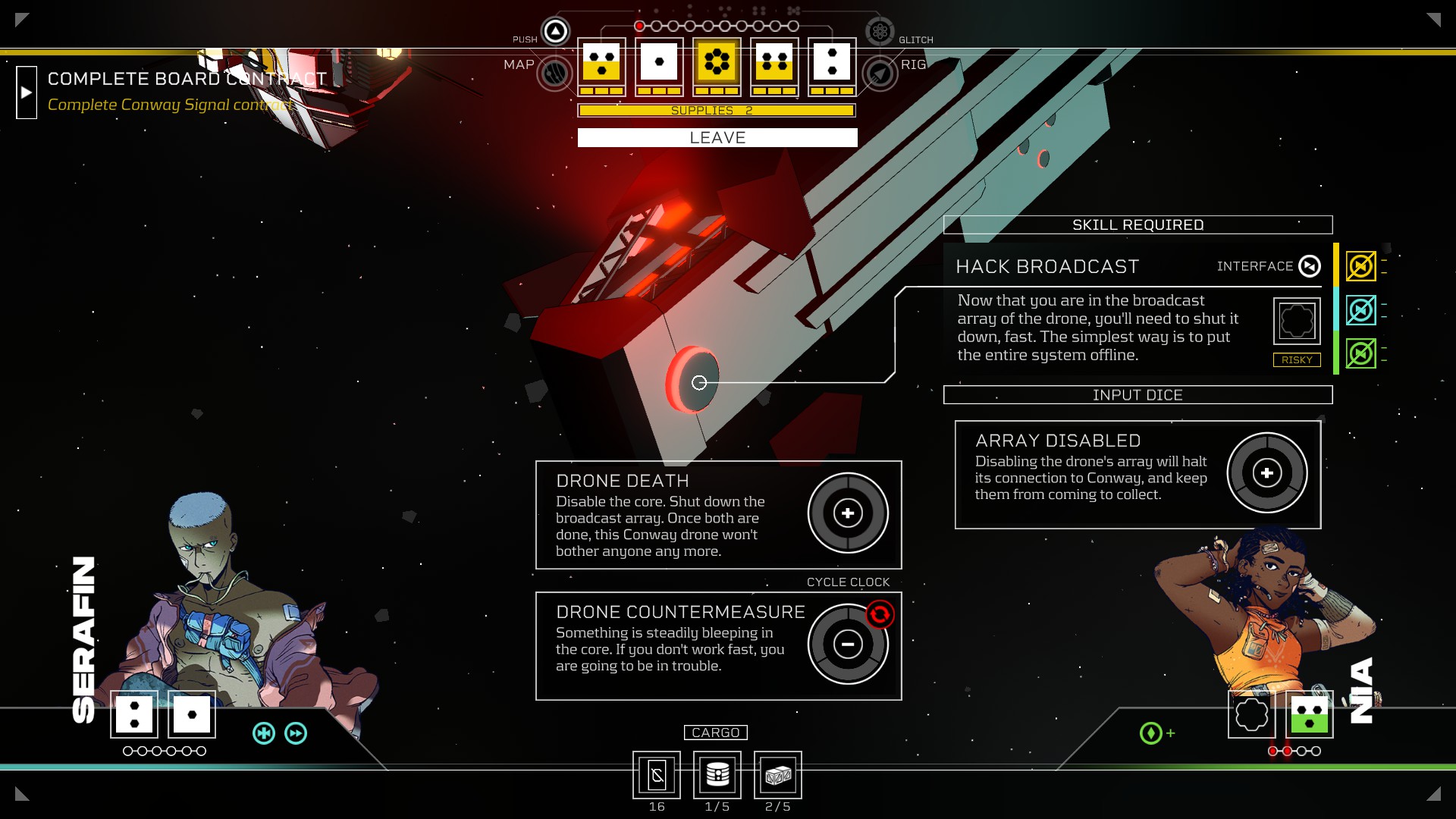Select the yellow five-pip die
The width and height of the screenshot is (1456, 819).
(x=717, y=62)
